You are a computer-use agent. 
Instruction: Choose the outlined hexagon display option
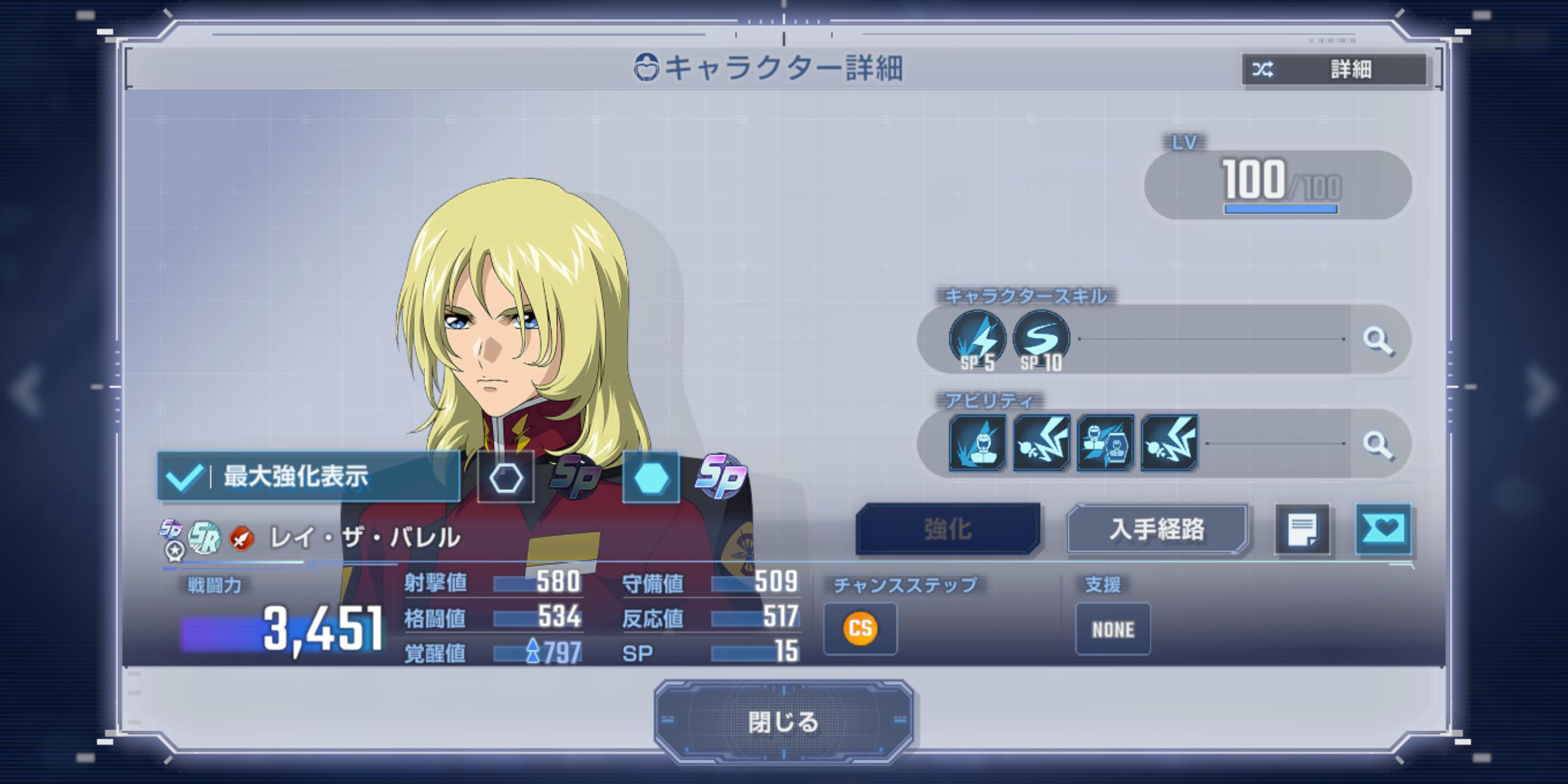(506, 478)
